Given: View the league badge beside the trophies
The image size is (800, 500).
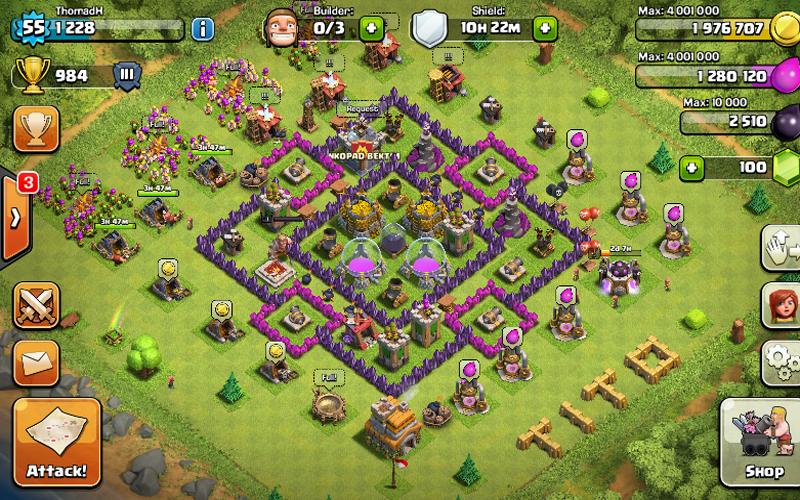Looking at the screenshot, I should coord(126,74).
